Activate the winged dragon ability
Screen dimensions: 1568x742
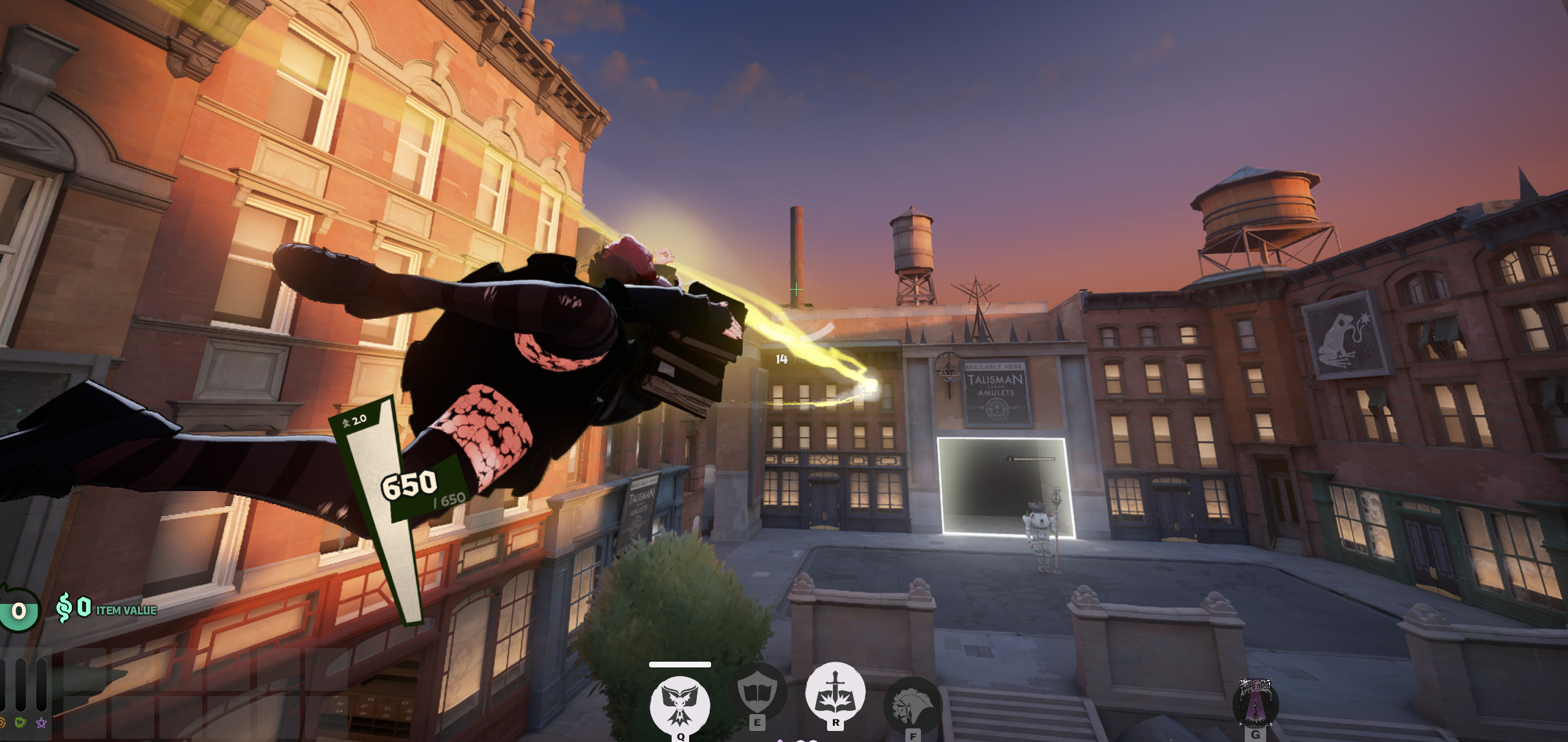pyautogui.click(x=680, y=704)
